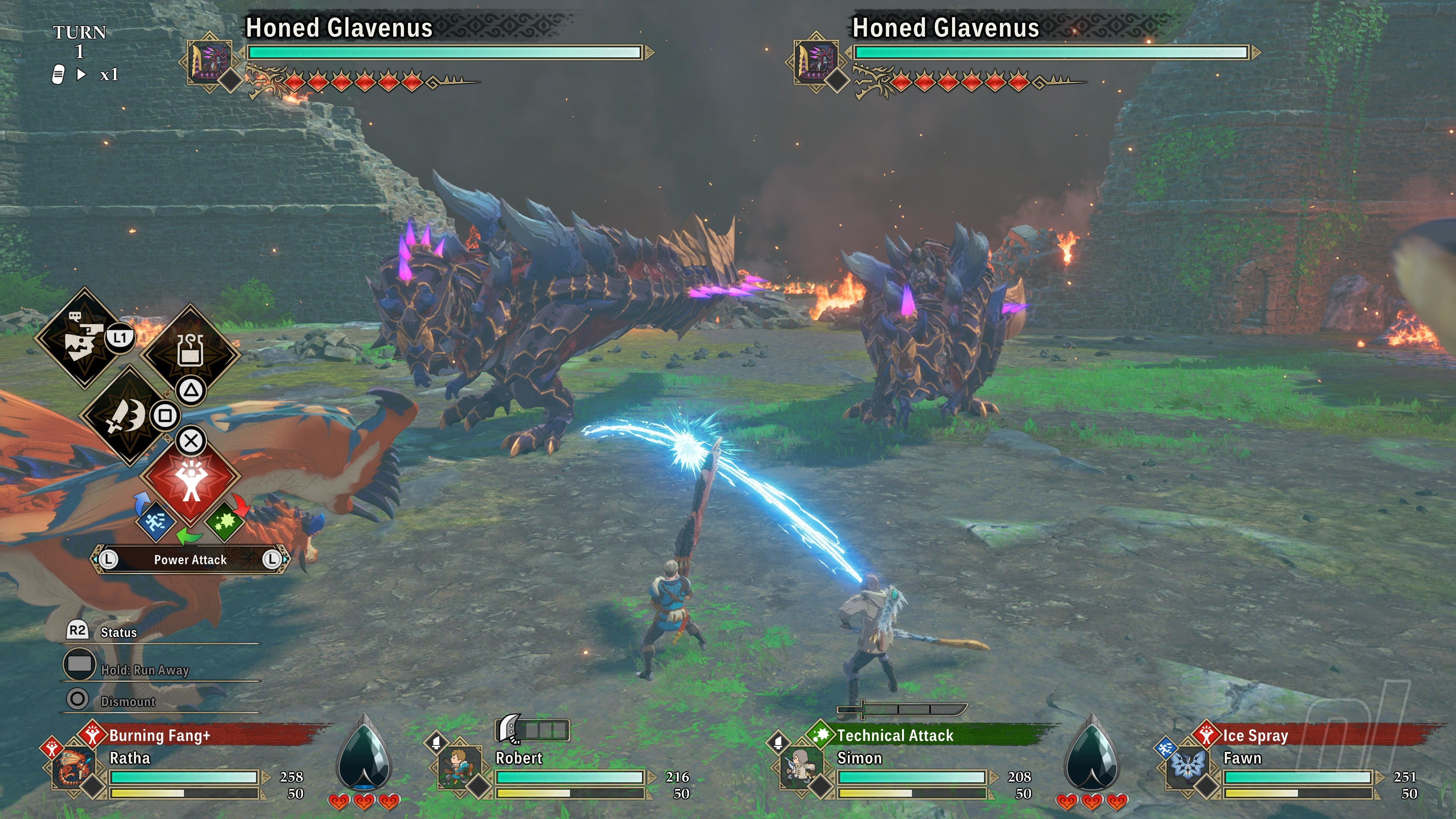The image size is (1456, 819).
Task: Open the ally orders speech-bubble command
Action: [x=84, y=338]
